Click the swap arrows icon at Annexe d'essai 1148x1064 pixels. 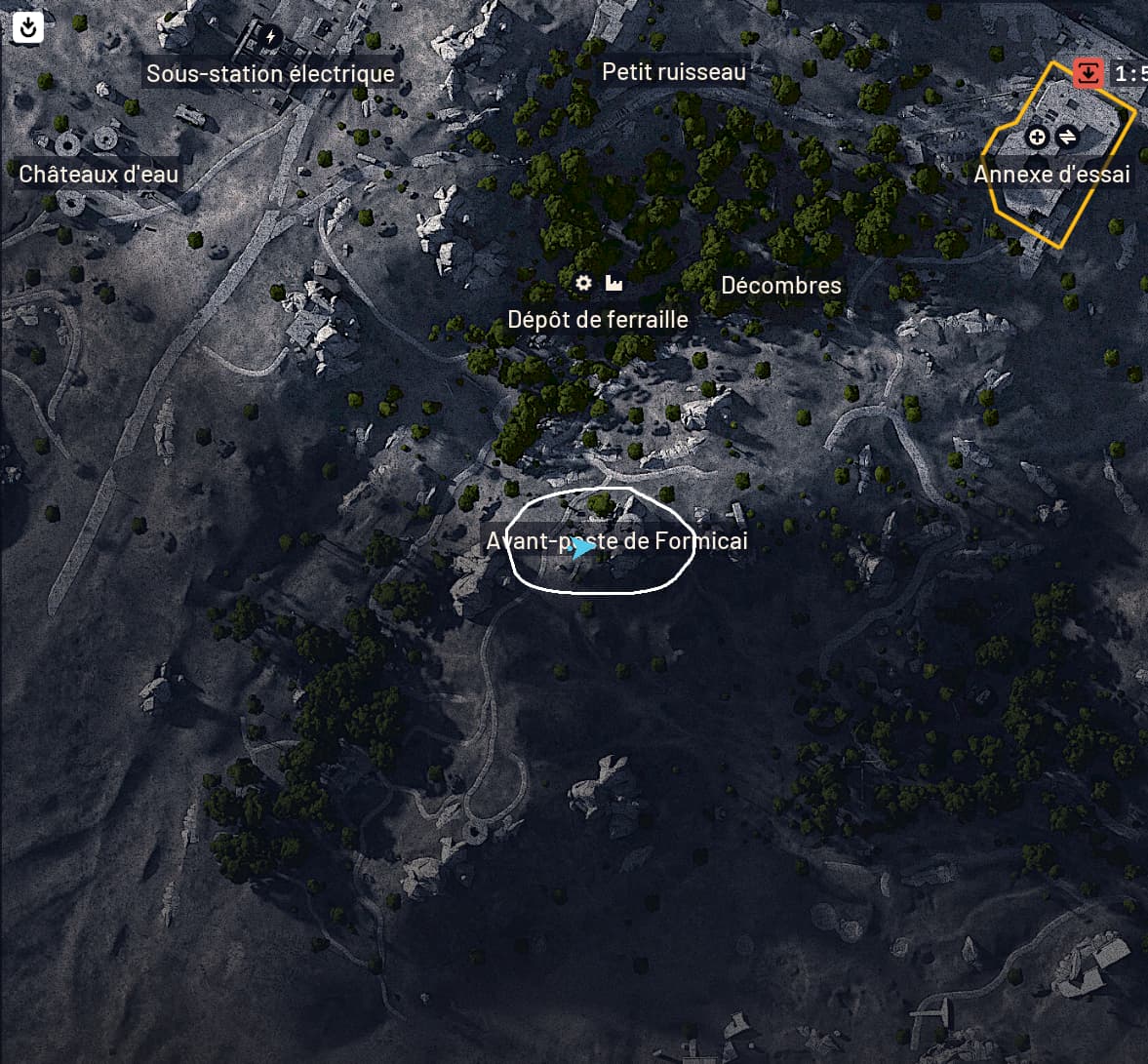coord(1067,138)
